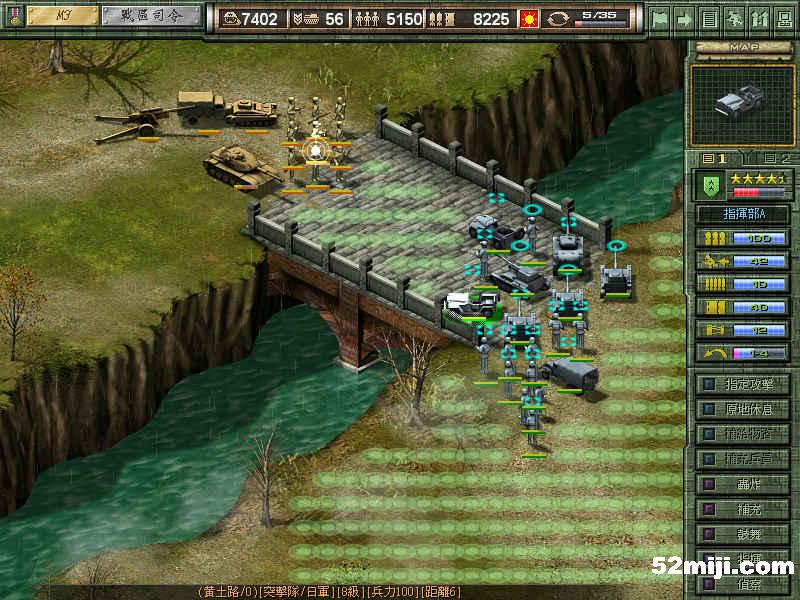This screenshot has height=600, width=800.
Task: Open the document list toolbar icon
Action: [709, 18]
